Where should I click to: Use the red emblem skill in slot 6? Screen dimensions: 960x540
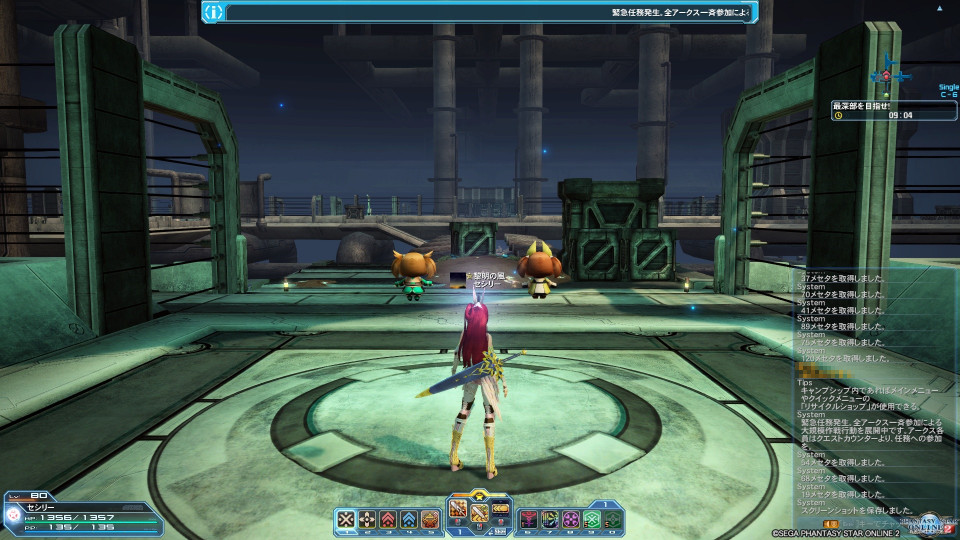coord(529,518)
